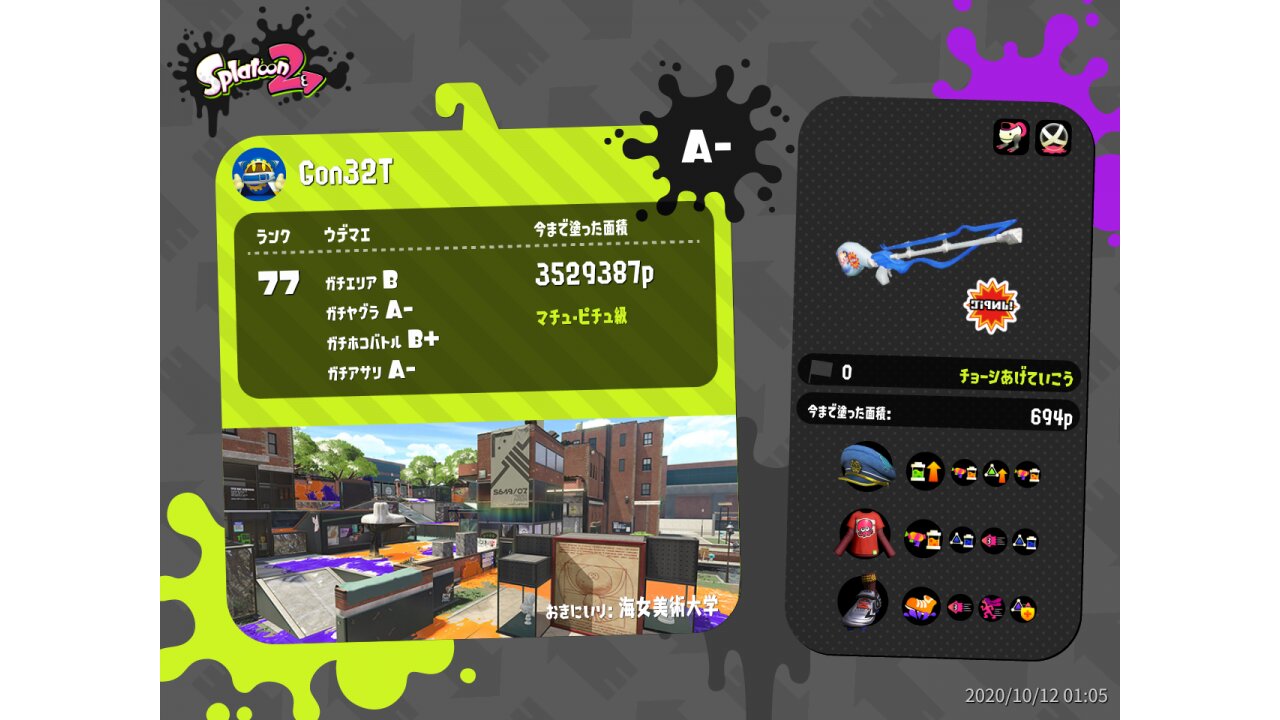Check the shoes' orange squid main ability
The height and width of the screenshot is (720, 1280).
[x=920, y=605]
